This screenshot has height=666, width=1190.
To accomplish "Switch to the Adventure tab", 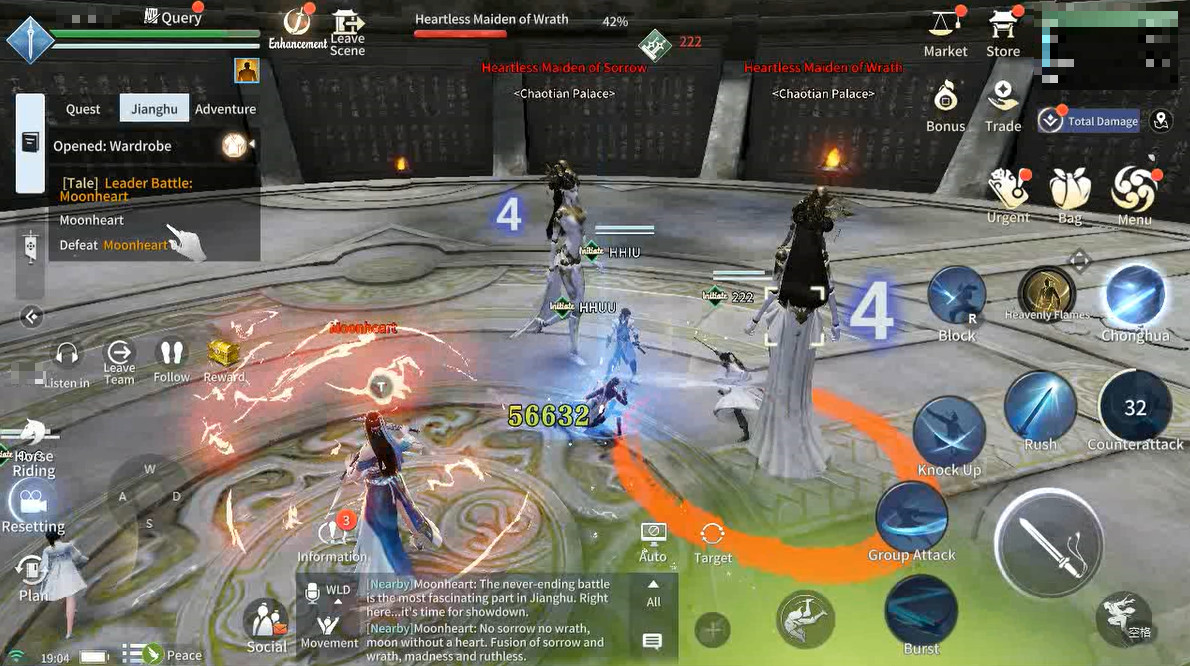I will point(225,109).
